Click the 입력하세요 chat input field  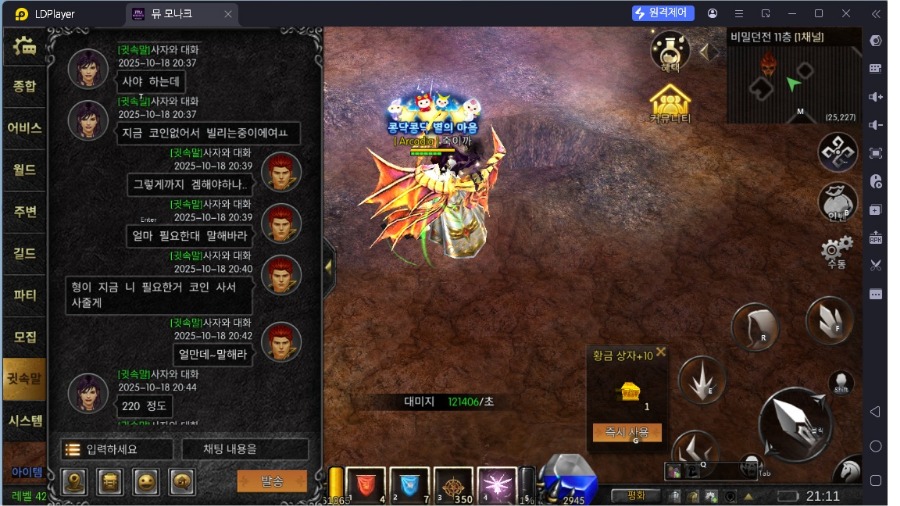tap(115, 450)
